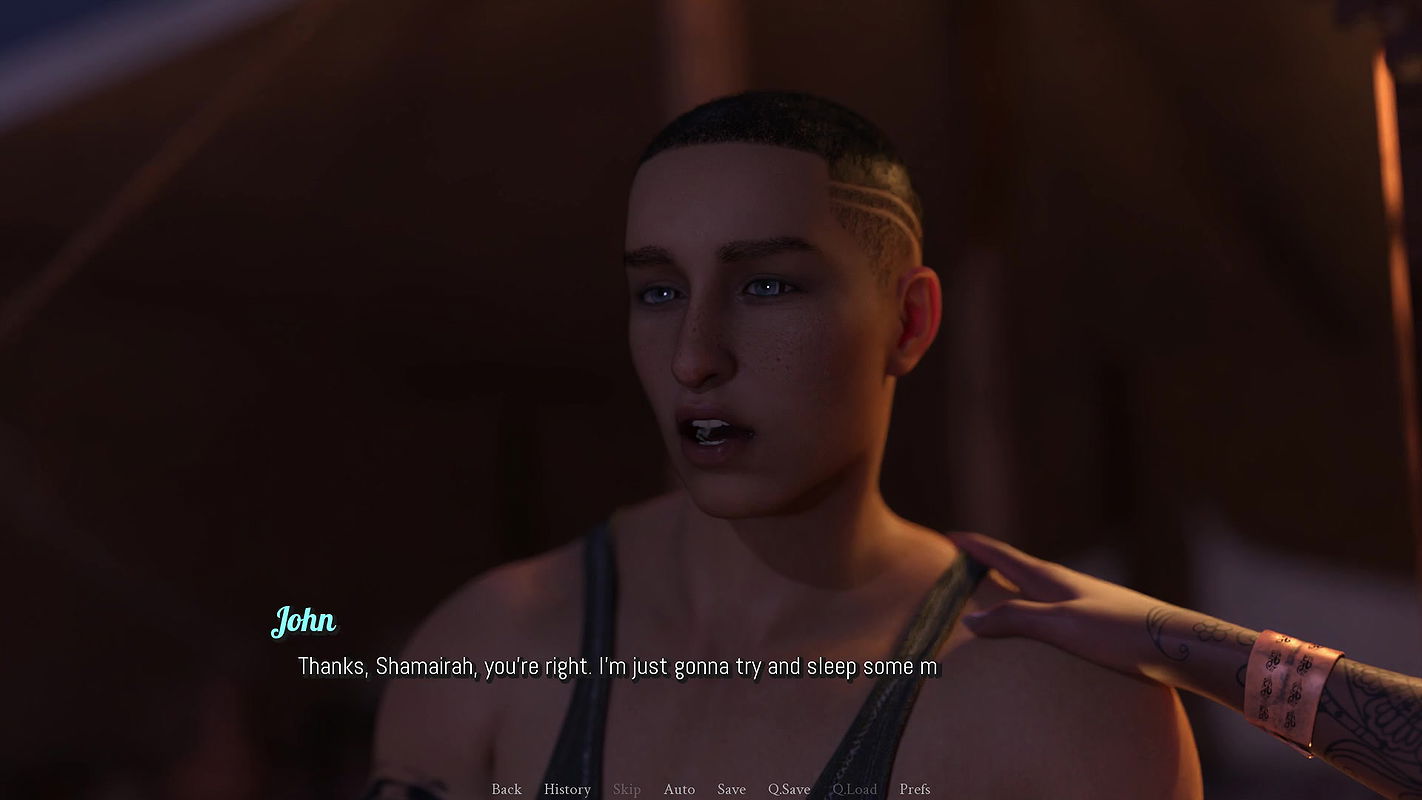
Task: Click John's name label above the dialogue
Action: [x=303, y=621]
